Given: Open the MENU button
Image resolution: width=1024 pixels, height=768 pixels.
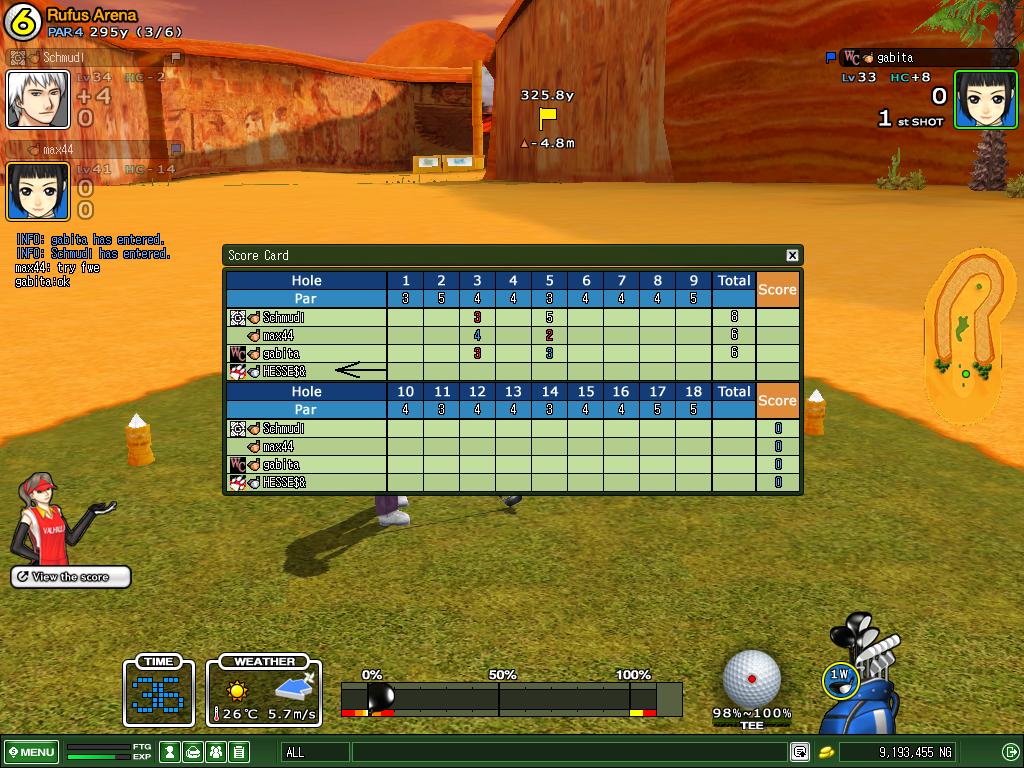Looking at the screenshot, I should tap(32, 752).
